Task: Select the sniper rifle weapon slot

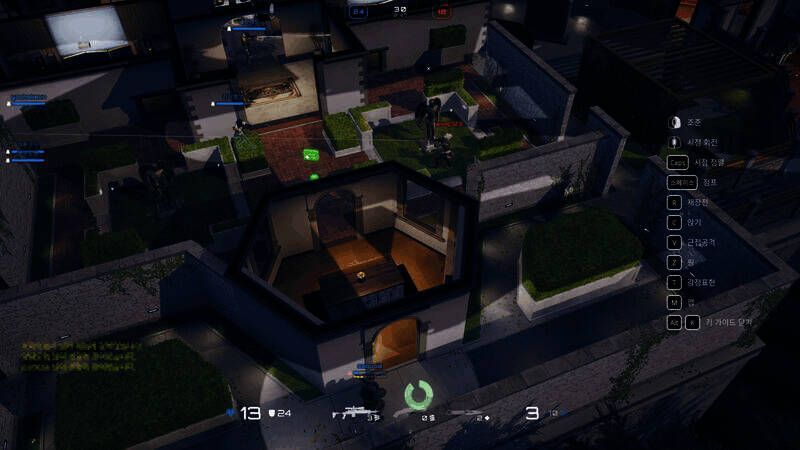Action: click(x=357, y=411)
